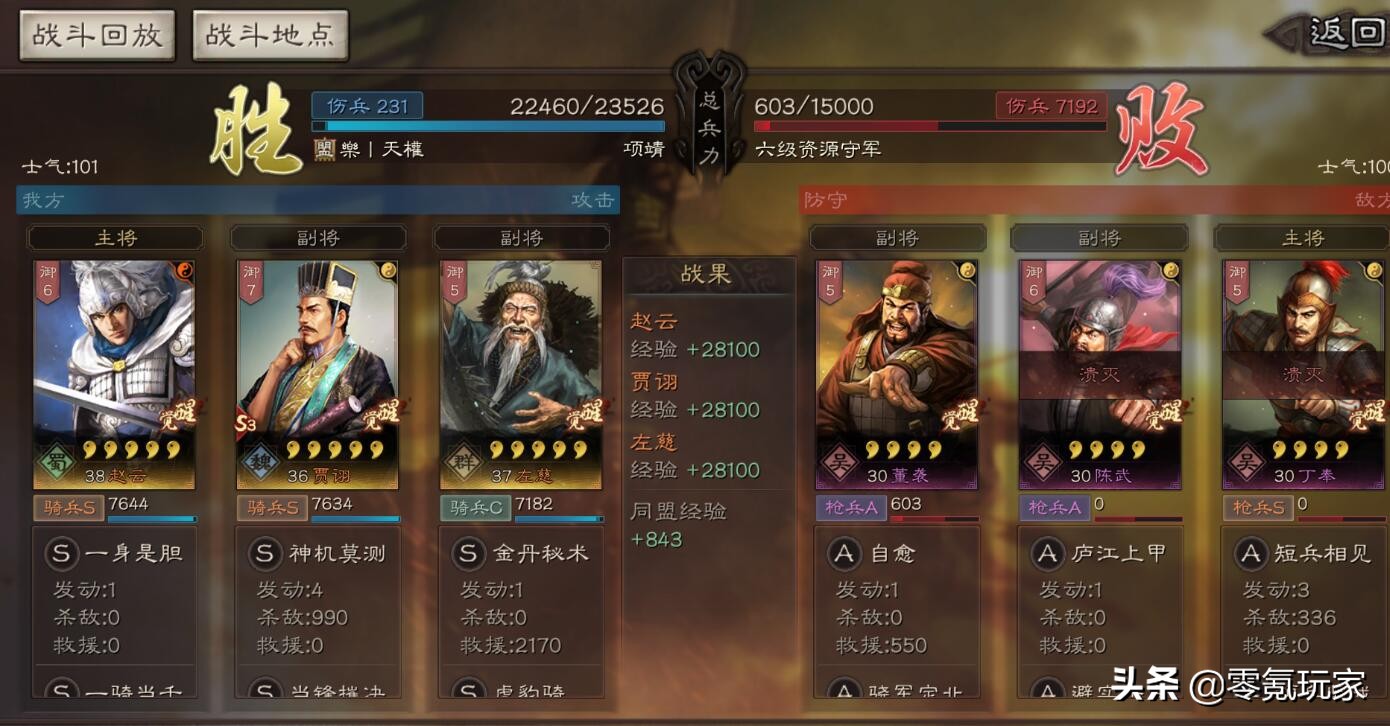Click the A icon of 自愈 skill
The width and height of the screenshot is (1390, 726).
[x=843, y=553]
